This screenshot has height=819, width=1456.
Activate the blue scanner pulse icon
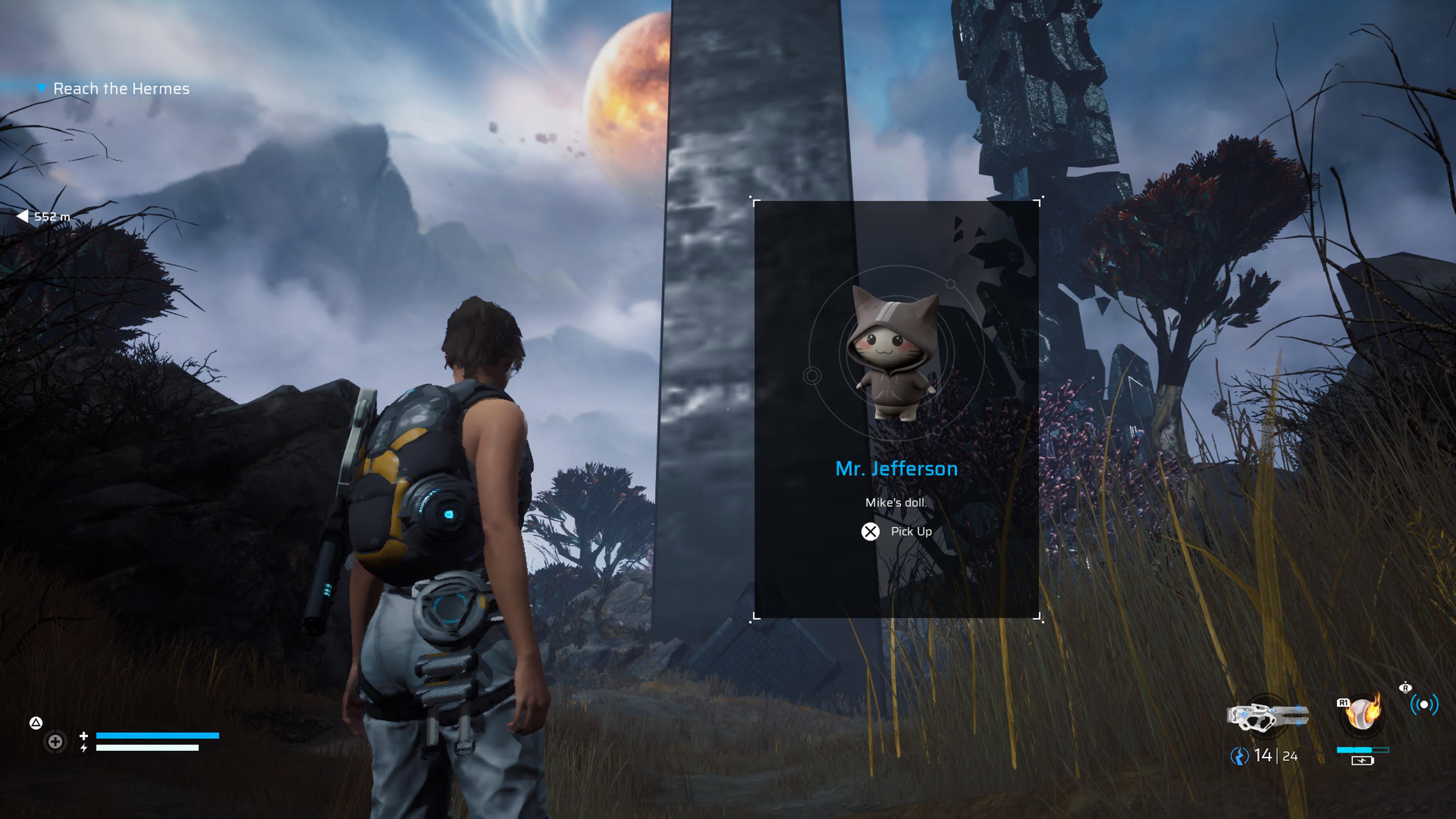point(1424,705)
